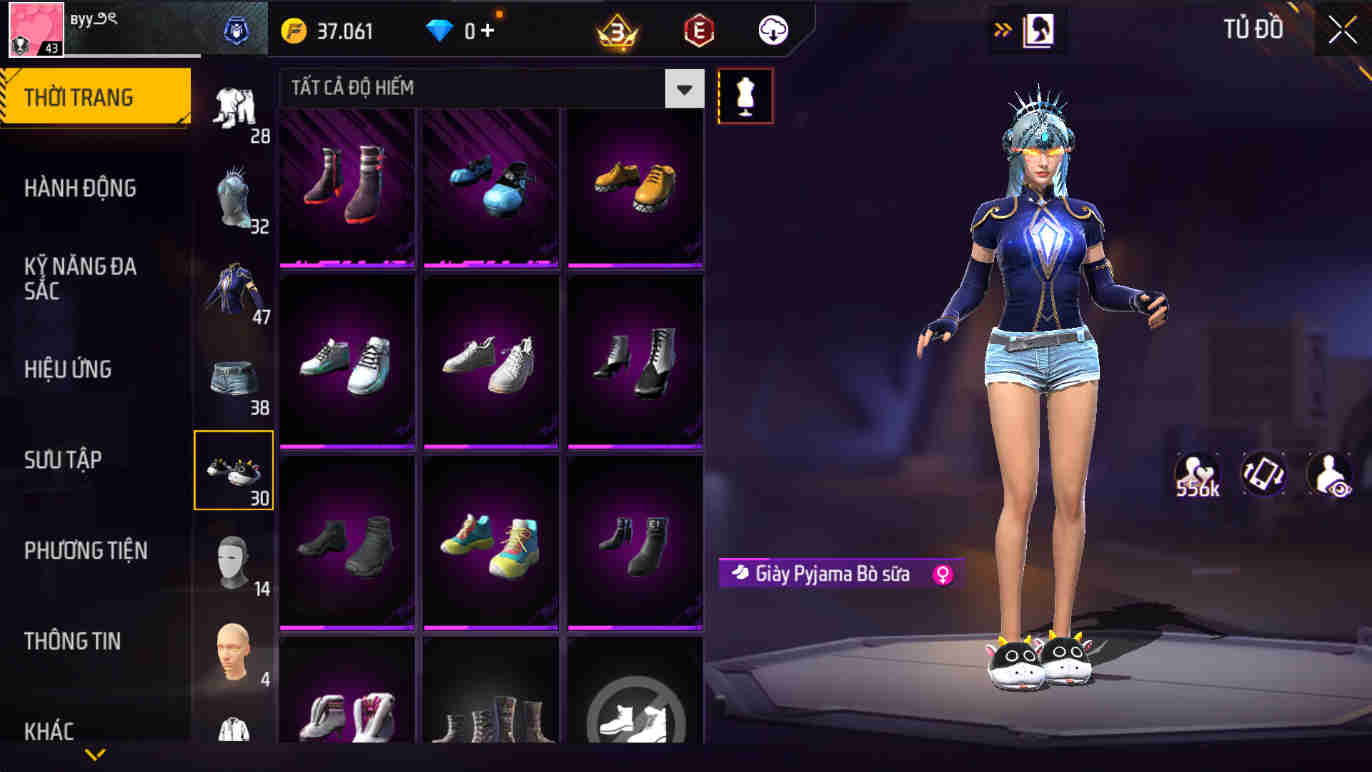Click the gold coins balance icon
Viewport: 1372px width, 772px height.
coord(292,30)
